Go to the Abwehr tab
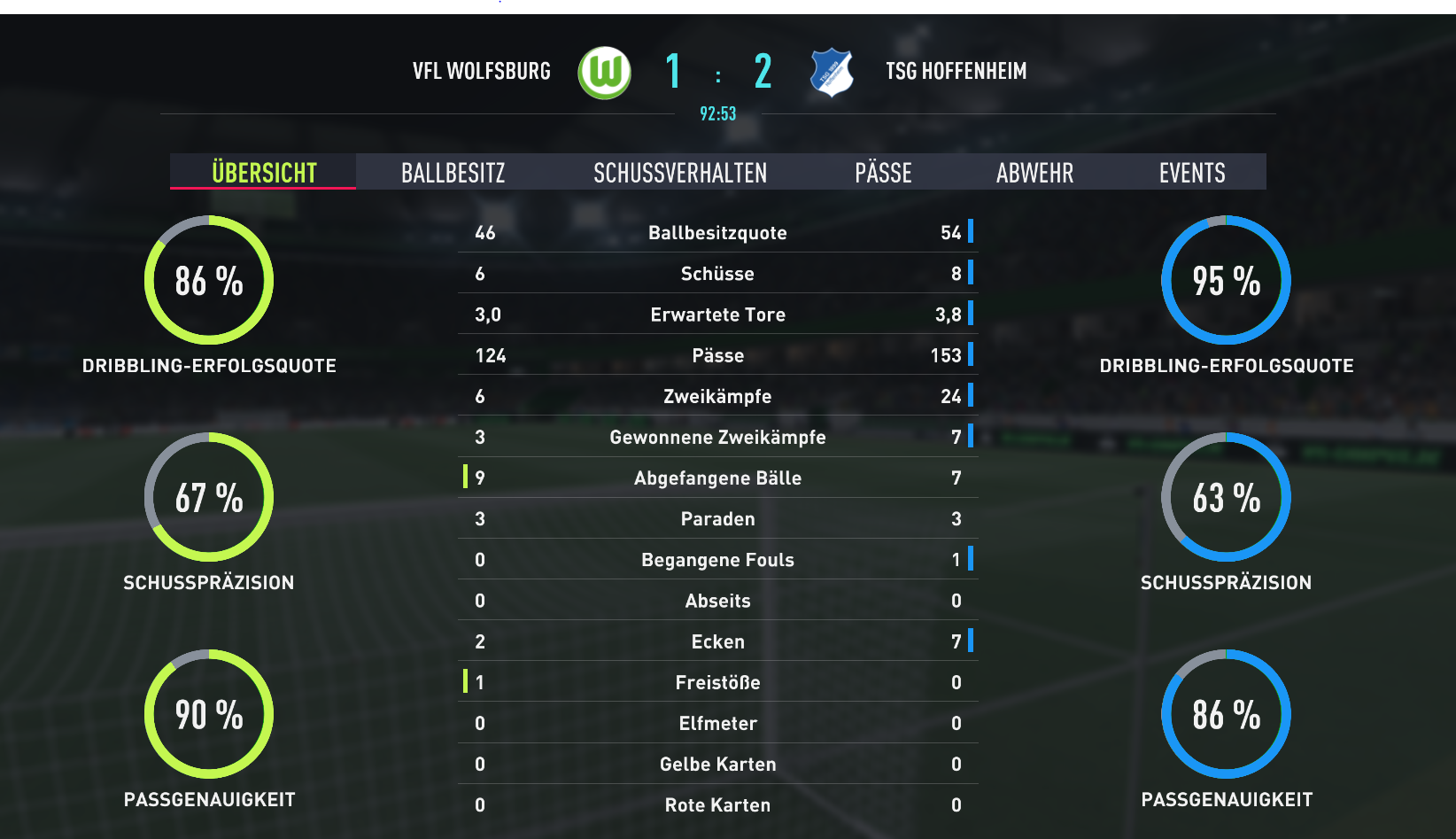The width and height of the screenshot is (1456, 839). 1034,172
